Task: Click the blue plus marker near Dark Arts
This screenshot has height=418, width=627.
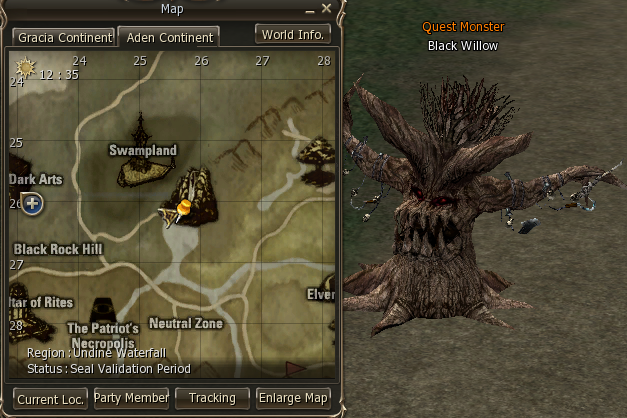Action: (32, 204)
